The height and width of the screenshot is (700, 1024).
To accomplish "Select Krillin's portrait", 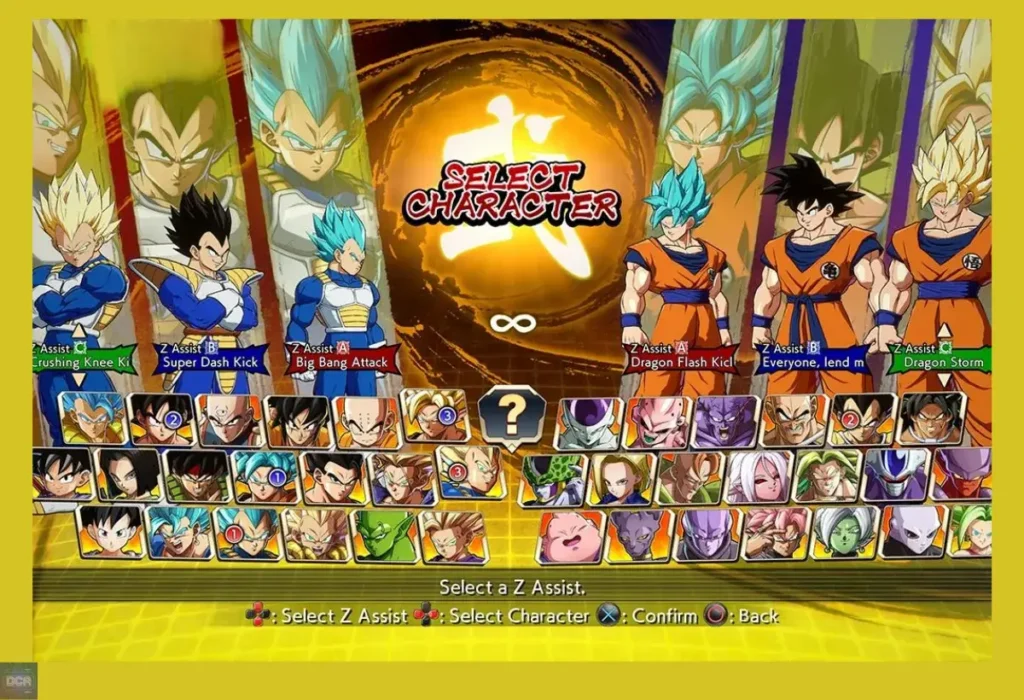I will pos(366,421).
